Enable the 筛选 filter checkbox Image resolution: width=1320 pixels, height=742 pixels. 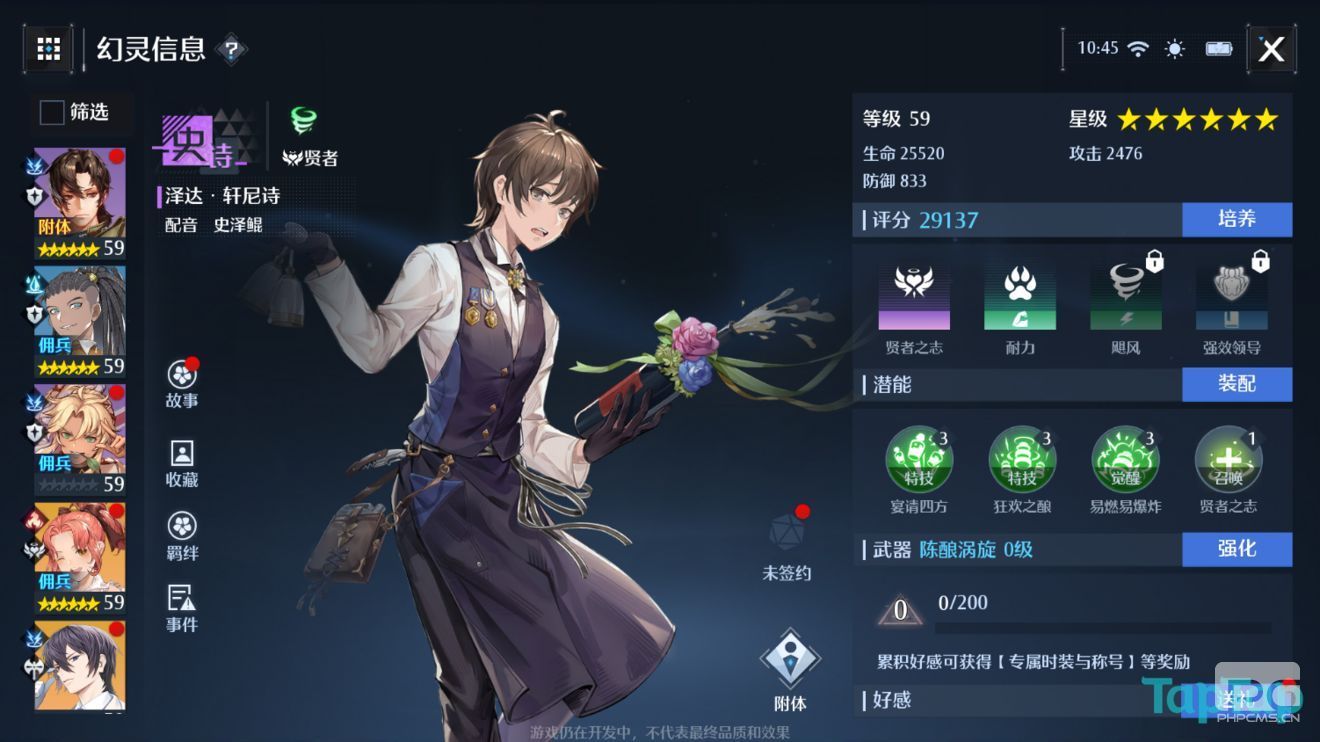[50, 113]
